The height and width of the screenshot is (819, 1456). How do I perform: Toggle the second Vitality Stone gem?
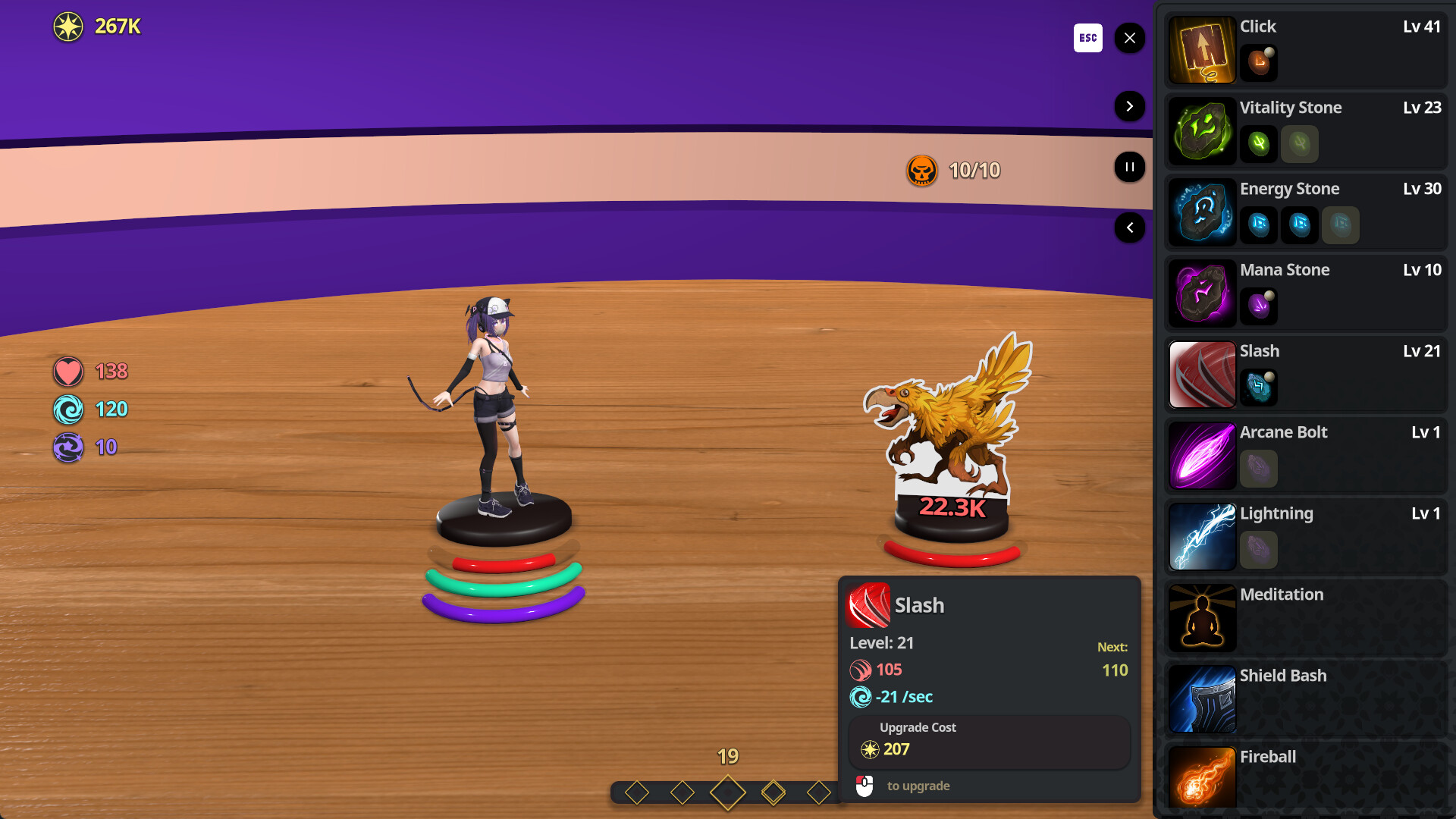click(x=1299, y=144)
